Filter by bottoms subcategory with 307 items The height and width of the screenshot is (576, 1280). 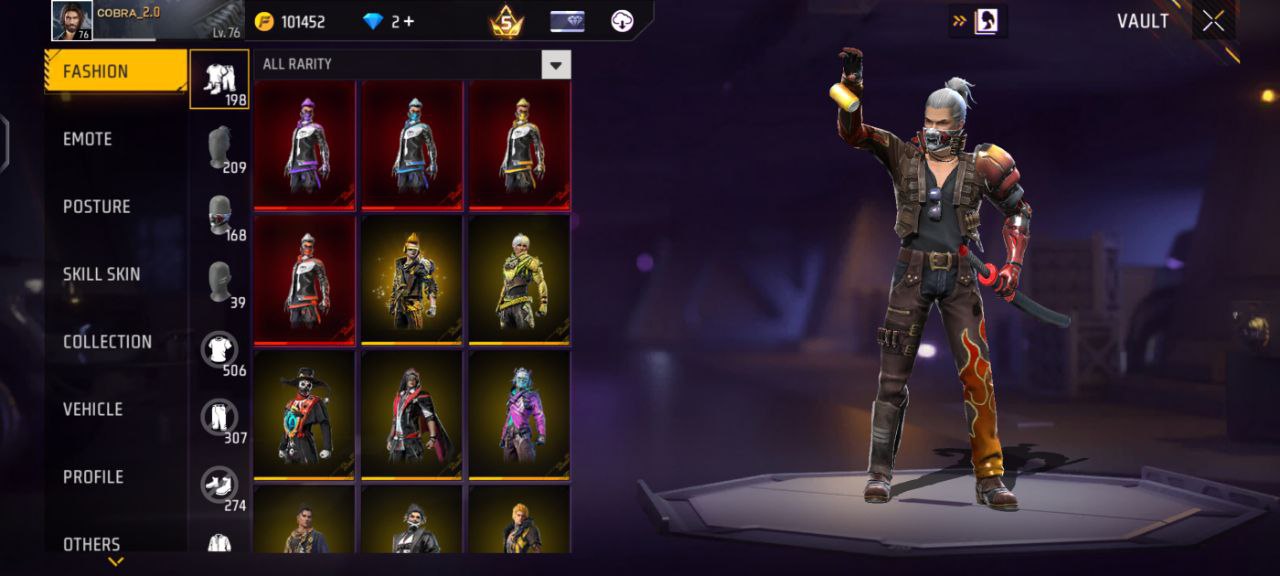tap(220, 417)
